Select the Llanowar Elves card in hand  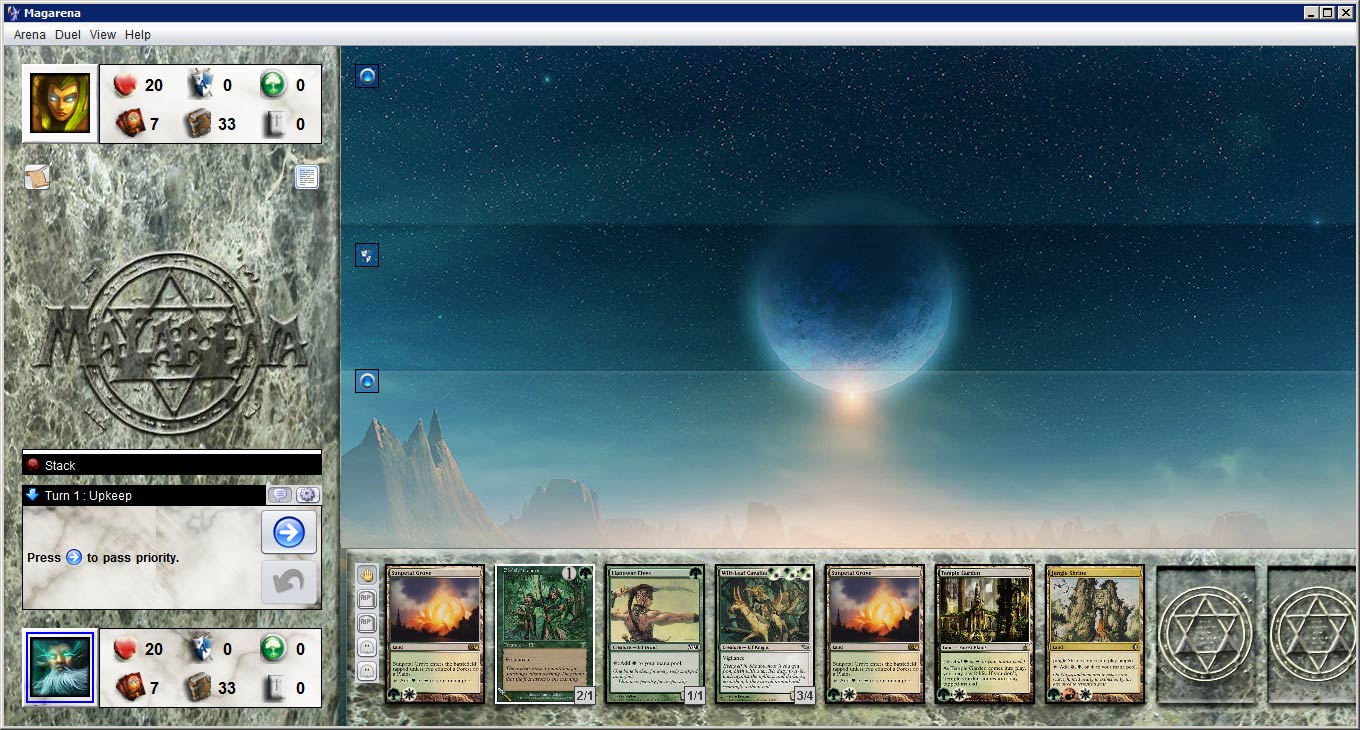coord(654,633)
